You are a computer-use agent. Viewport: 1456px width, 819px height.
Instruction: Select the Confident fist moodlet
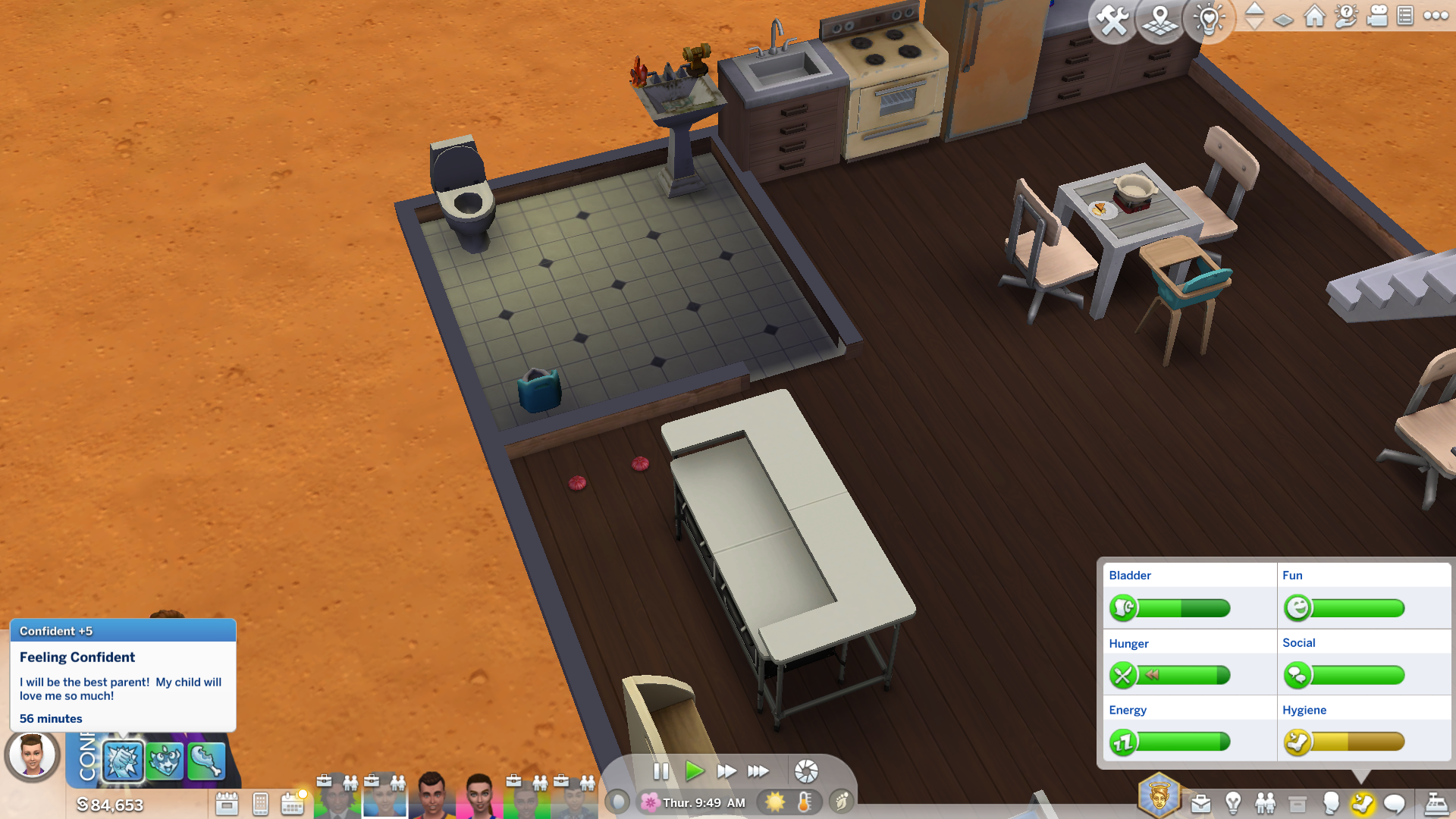pyautogui.click(x=123, y=761)
